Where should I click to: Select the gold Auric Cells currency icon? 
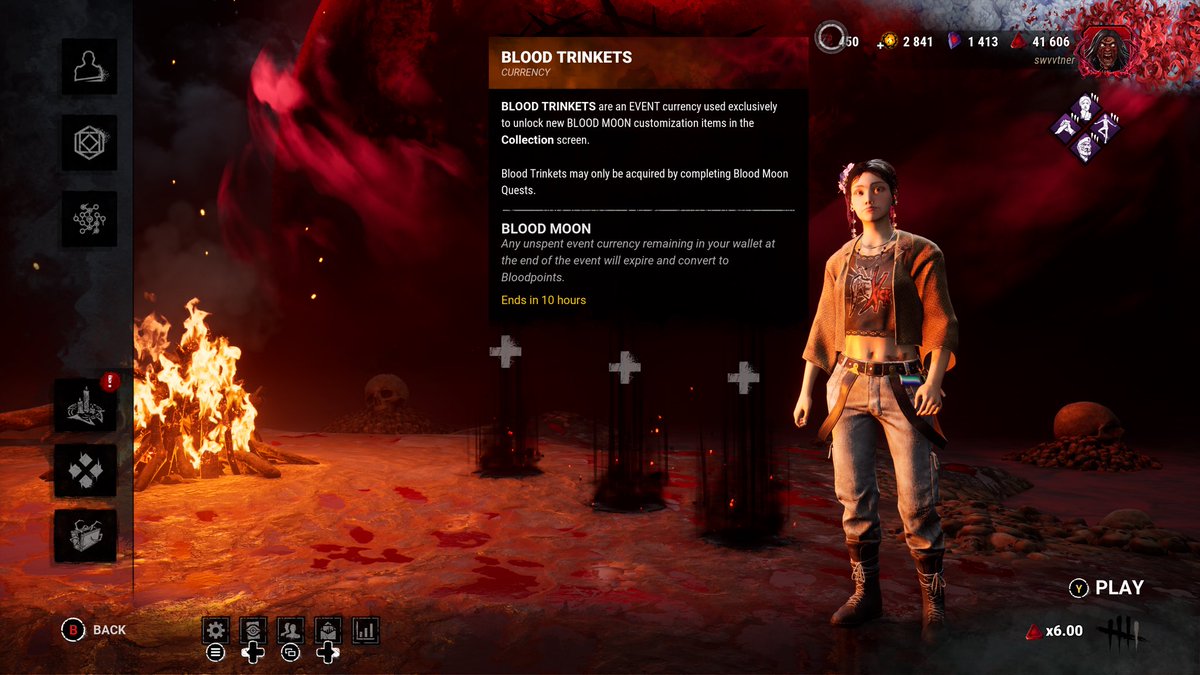[887, 42]
